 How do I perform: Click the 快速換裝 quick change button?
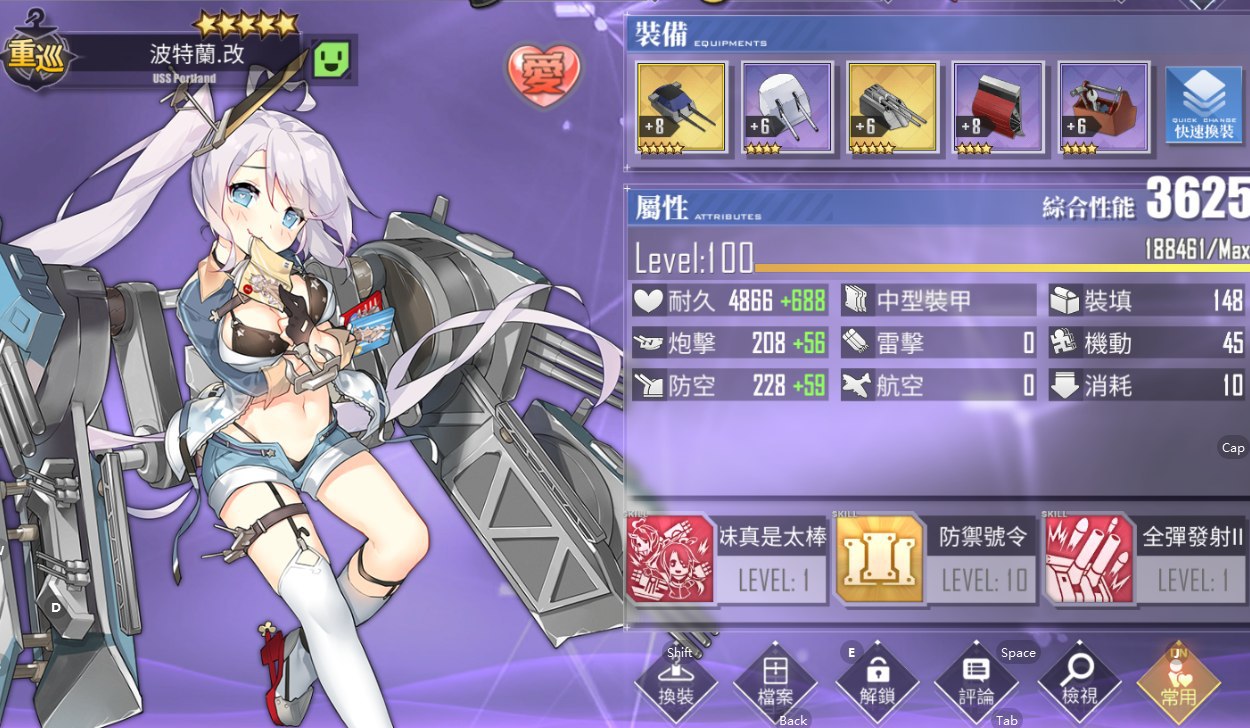pos(1204,108)
